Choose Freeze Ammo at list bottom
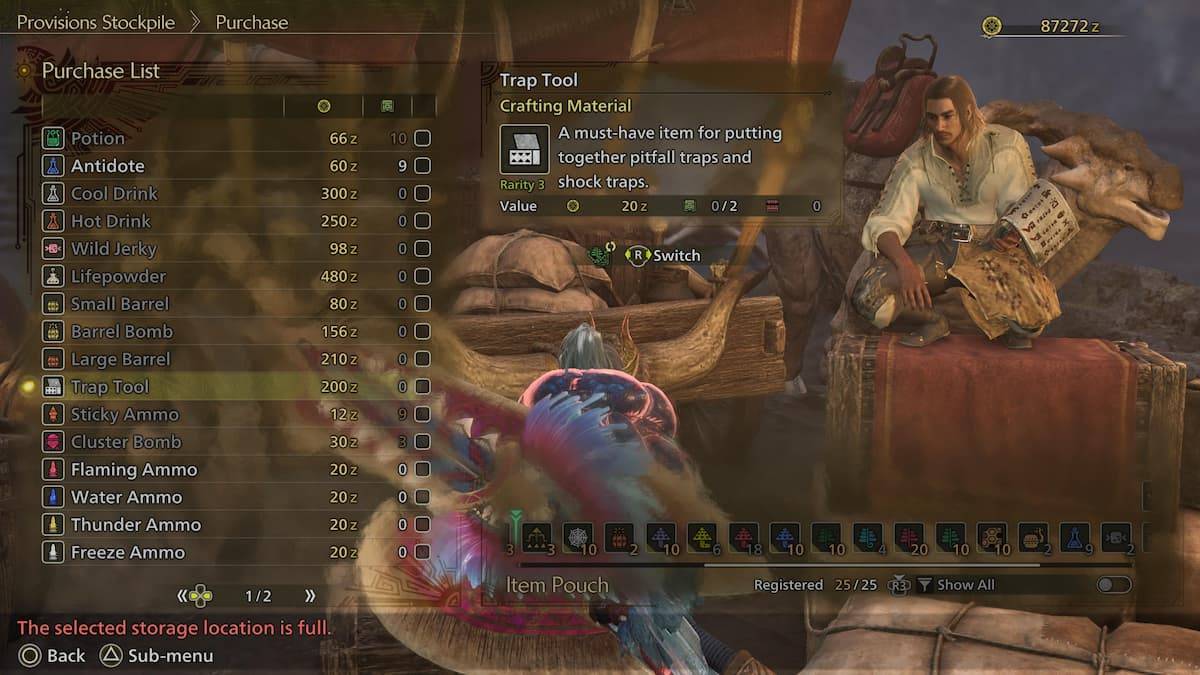 pyautogui.click(x=127, y=552)
